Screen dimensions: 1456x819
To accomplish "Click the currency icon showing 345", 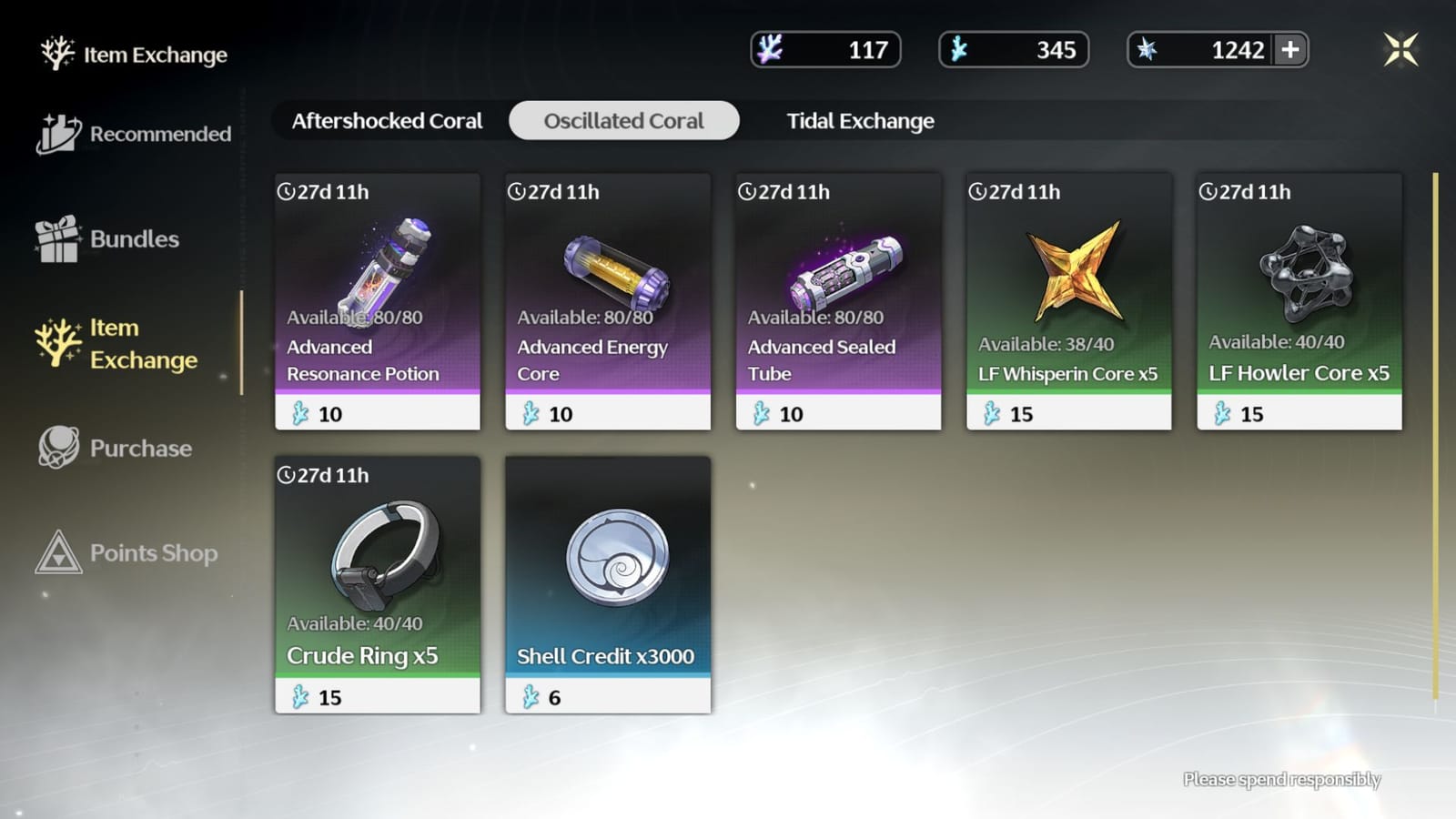I will (x=957, y=51).
